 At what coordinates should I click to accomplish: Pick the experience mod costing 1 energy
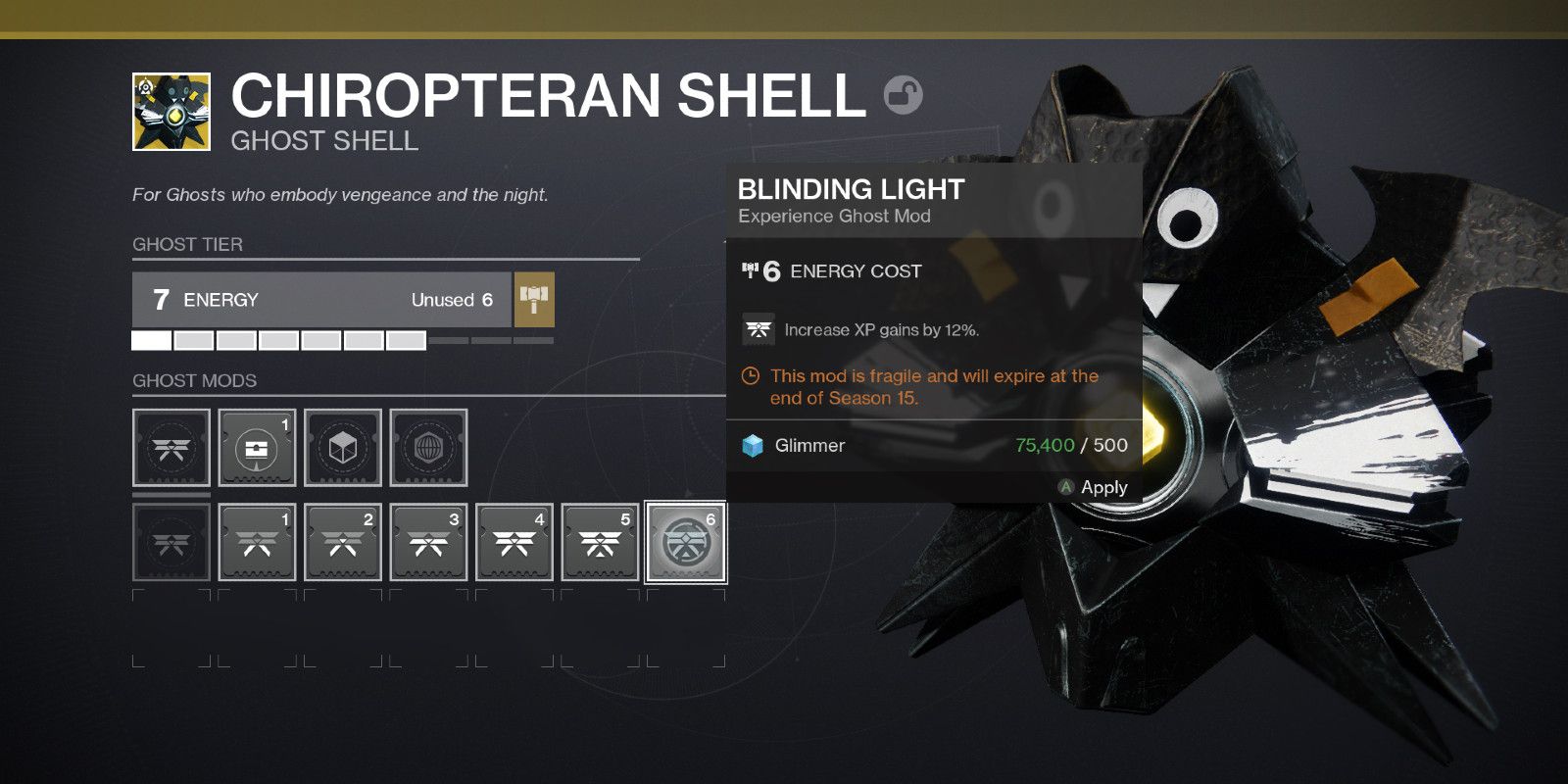[257, 543]
